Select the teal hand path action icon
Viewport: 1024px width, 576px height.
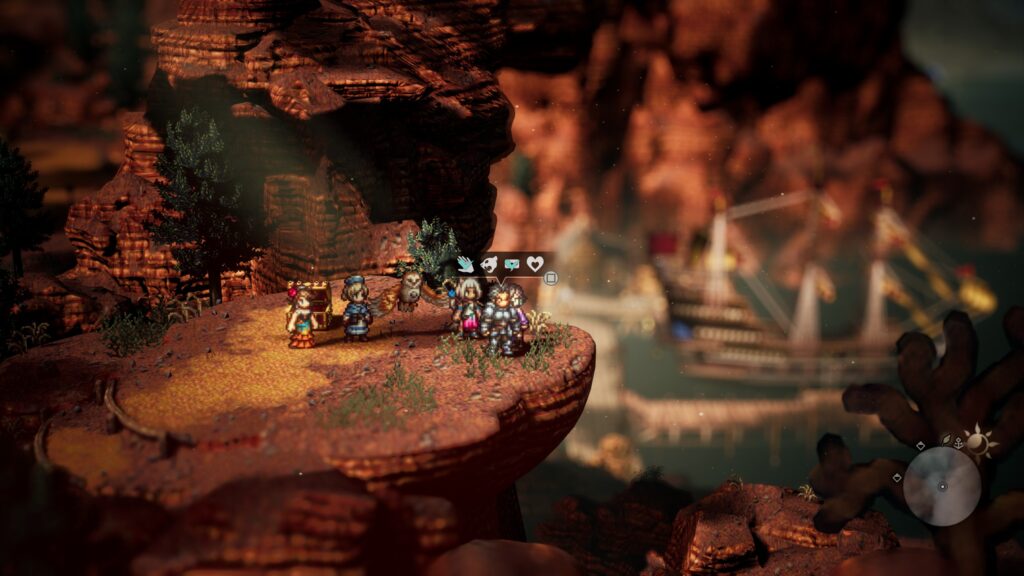[x=465, y=264]
